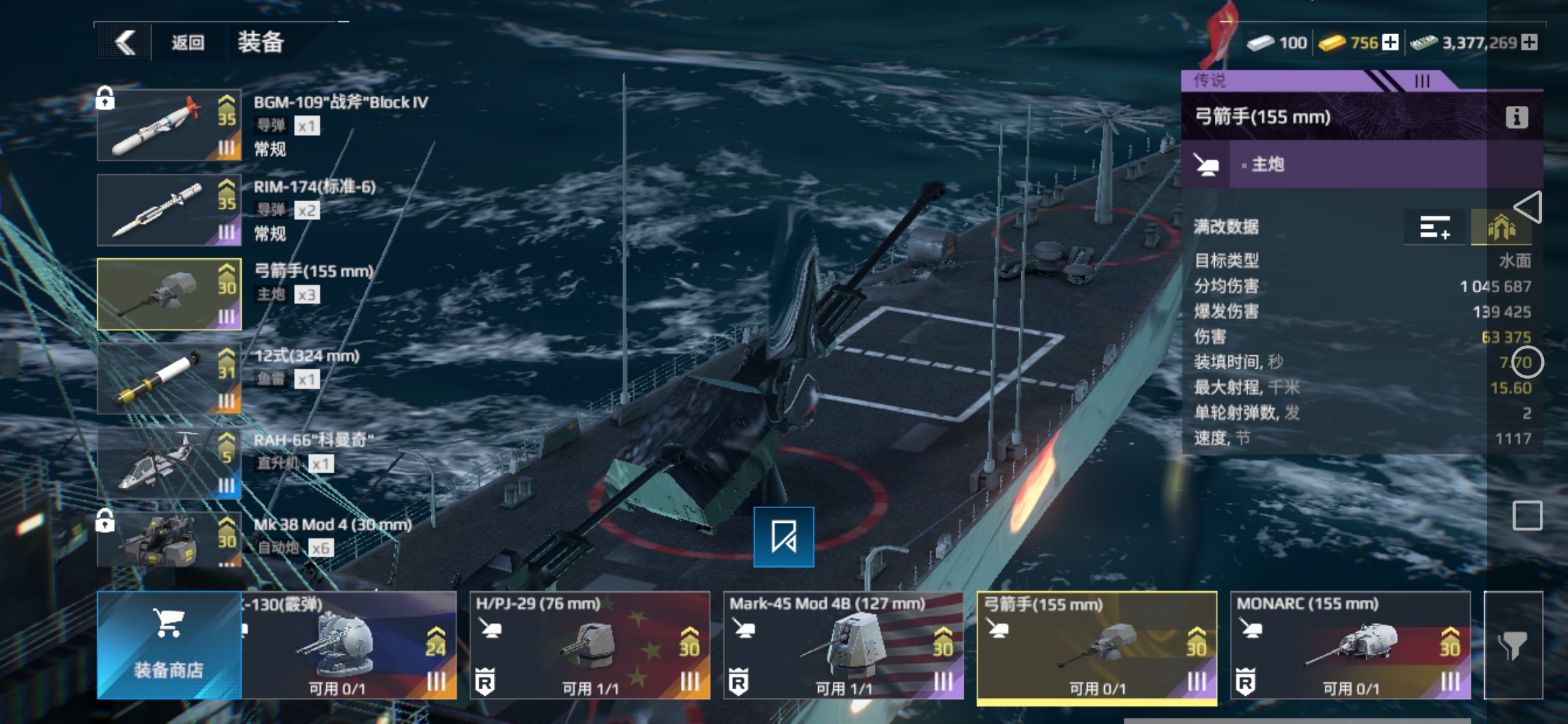Choose the Mk 38 Mod 4 autocannon slot
Image resolution: width=1568 pixels, height=724 pixels.
tap(169, 540)
